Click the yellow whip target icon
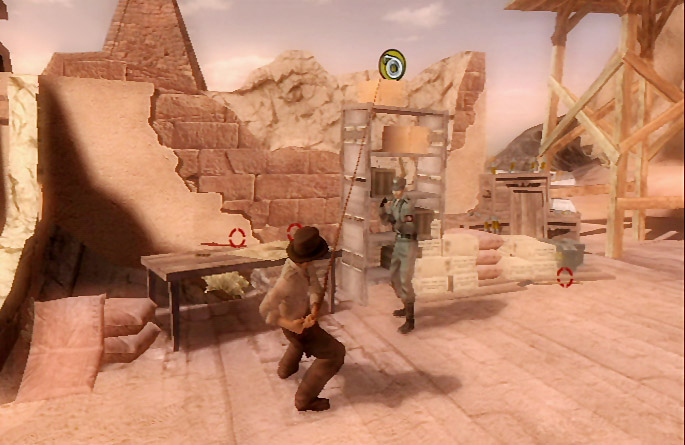685x445 pixels. (392, 65)
